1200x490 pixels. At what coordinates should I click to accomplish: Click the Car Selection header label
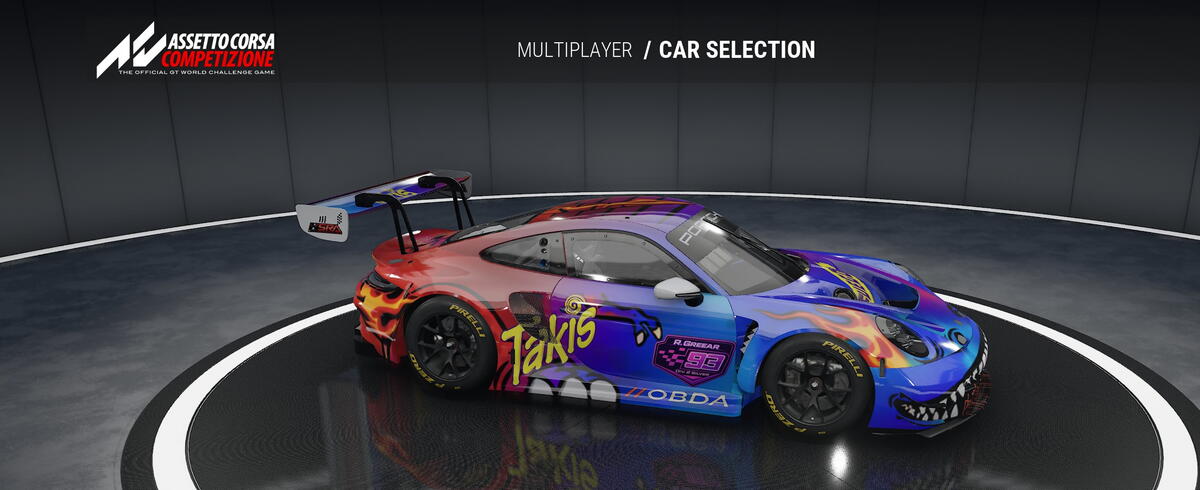click(x=737, y=50)
